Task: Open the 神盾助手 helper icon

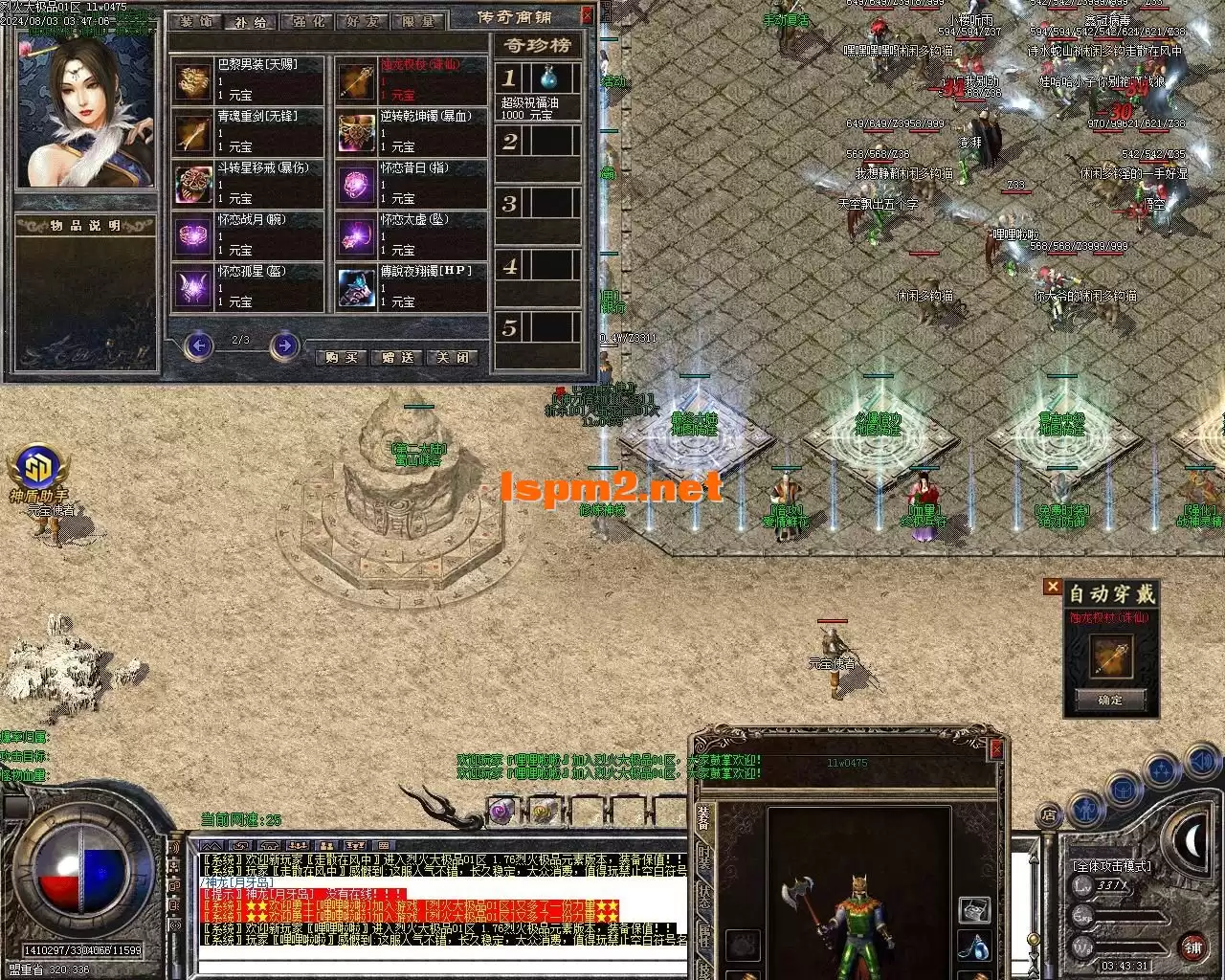Action: pyautogui.click(x=38, y=469)
